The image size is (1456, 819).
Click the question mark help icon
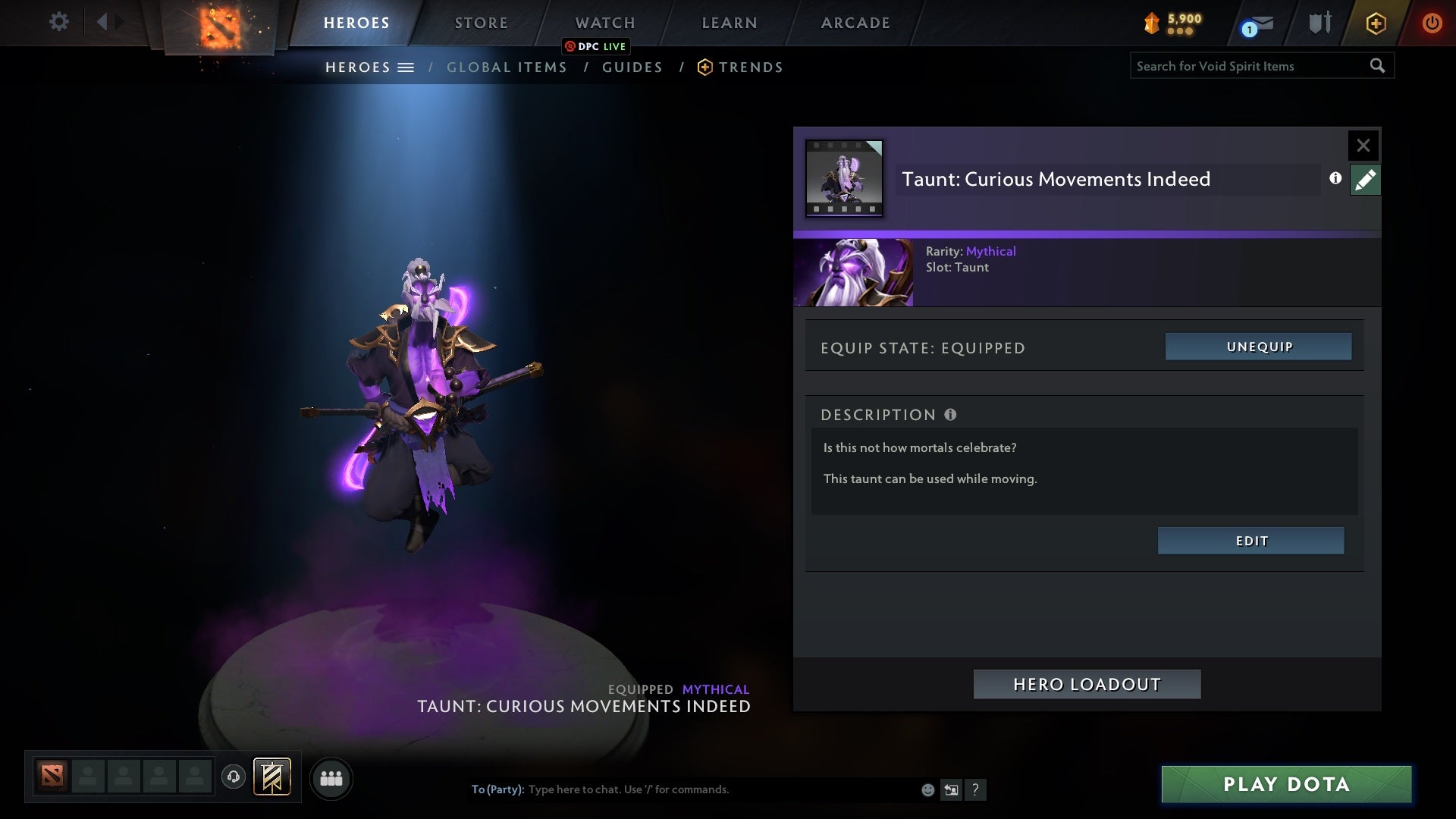(976, 789)
